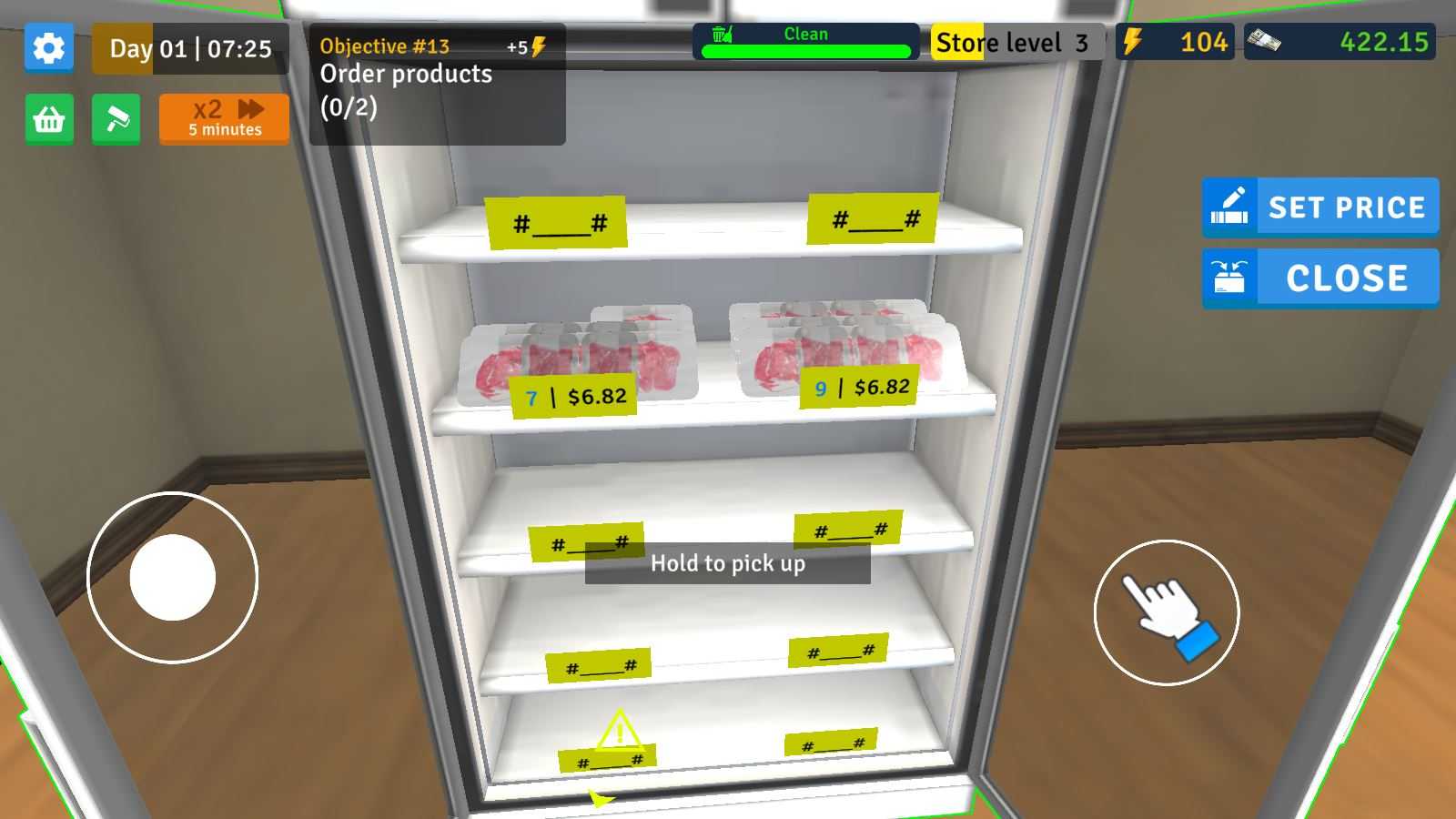This screenshot has height=819, width=1456.
Task: View the Objective #13 order products tracker
Action: pos(437,84)
